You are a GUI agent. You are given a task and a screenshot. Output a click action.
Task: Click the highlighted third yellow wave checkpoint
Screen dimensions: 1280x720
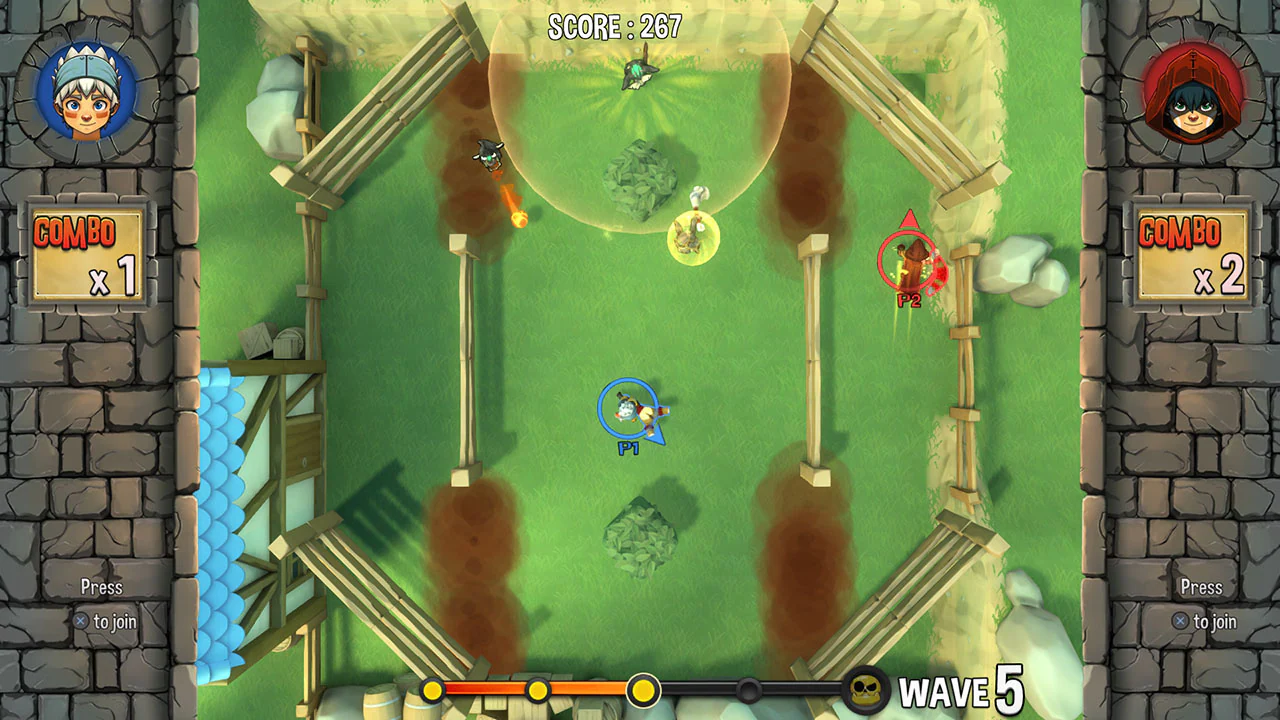pyautogui.click(x=642, y=690)
